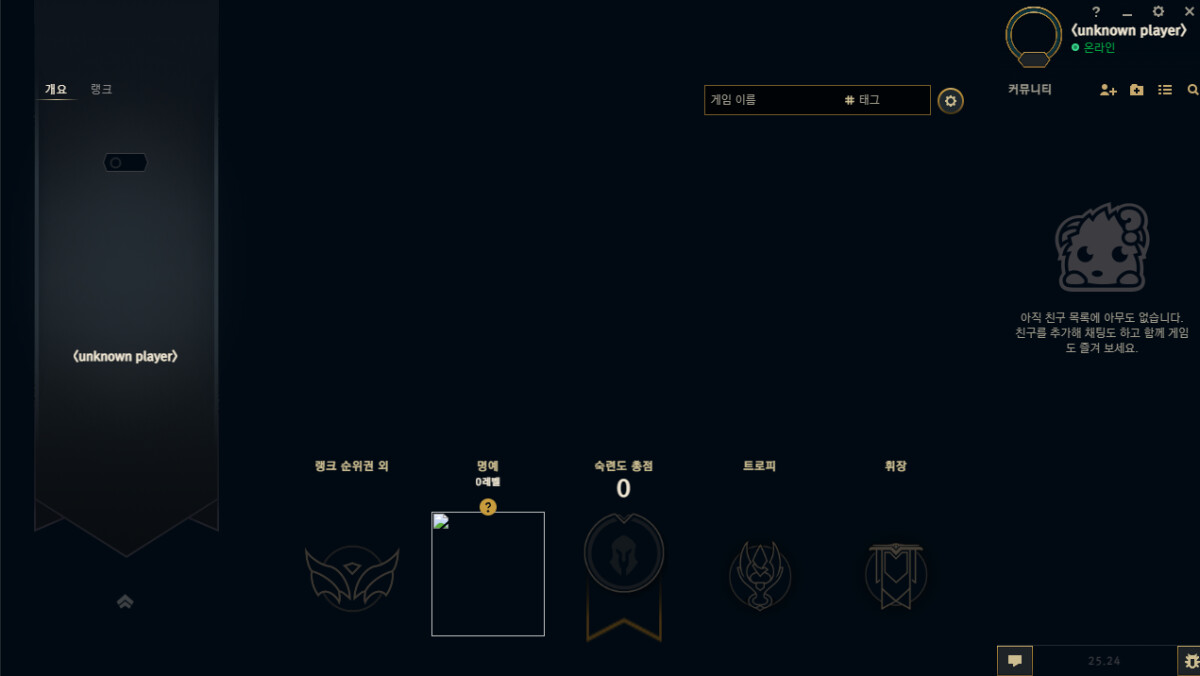Open the client settings gear at top
The height and width of the screenshot is (676, 1200).
point(1158,12)
